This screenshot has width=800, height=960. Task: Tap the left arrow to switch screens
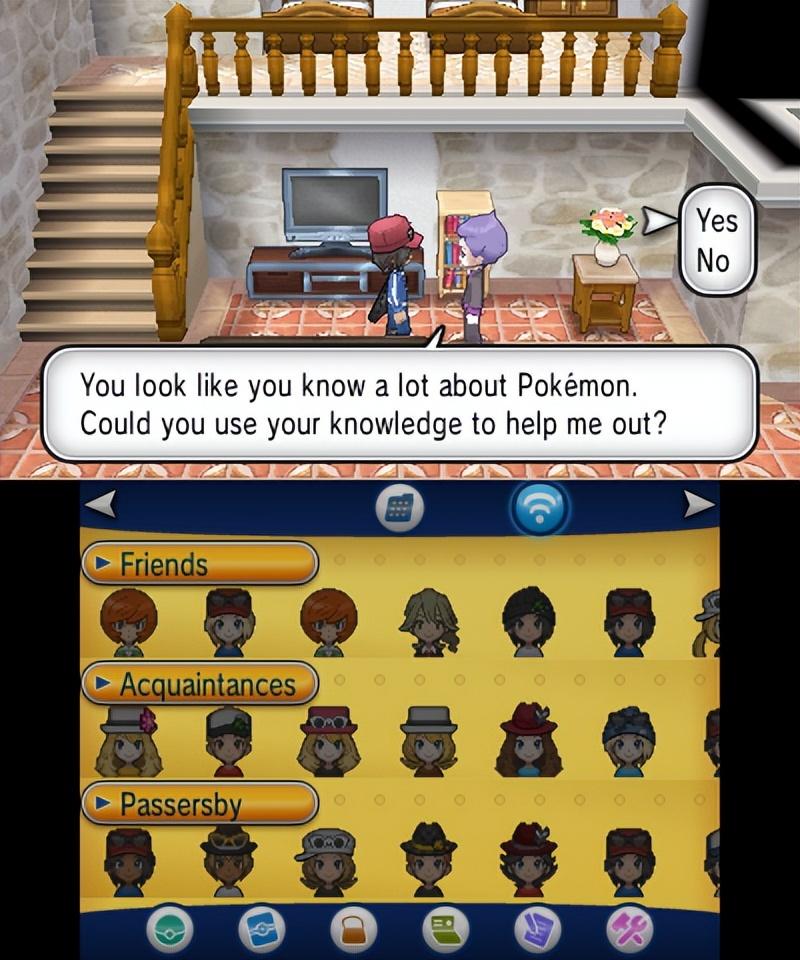click(99, 506)
